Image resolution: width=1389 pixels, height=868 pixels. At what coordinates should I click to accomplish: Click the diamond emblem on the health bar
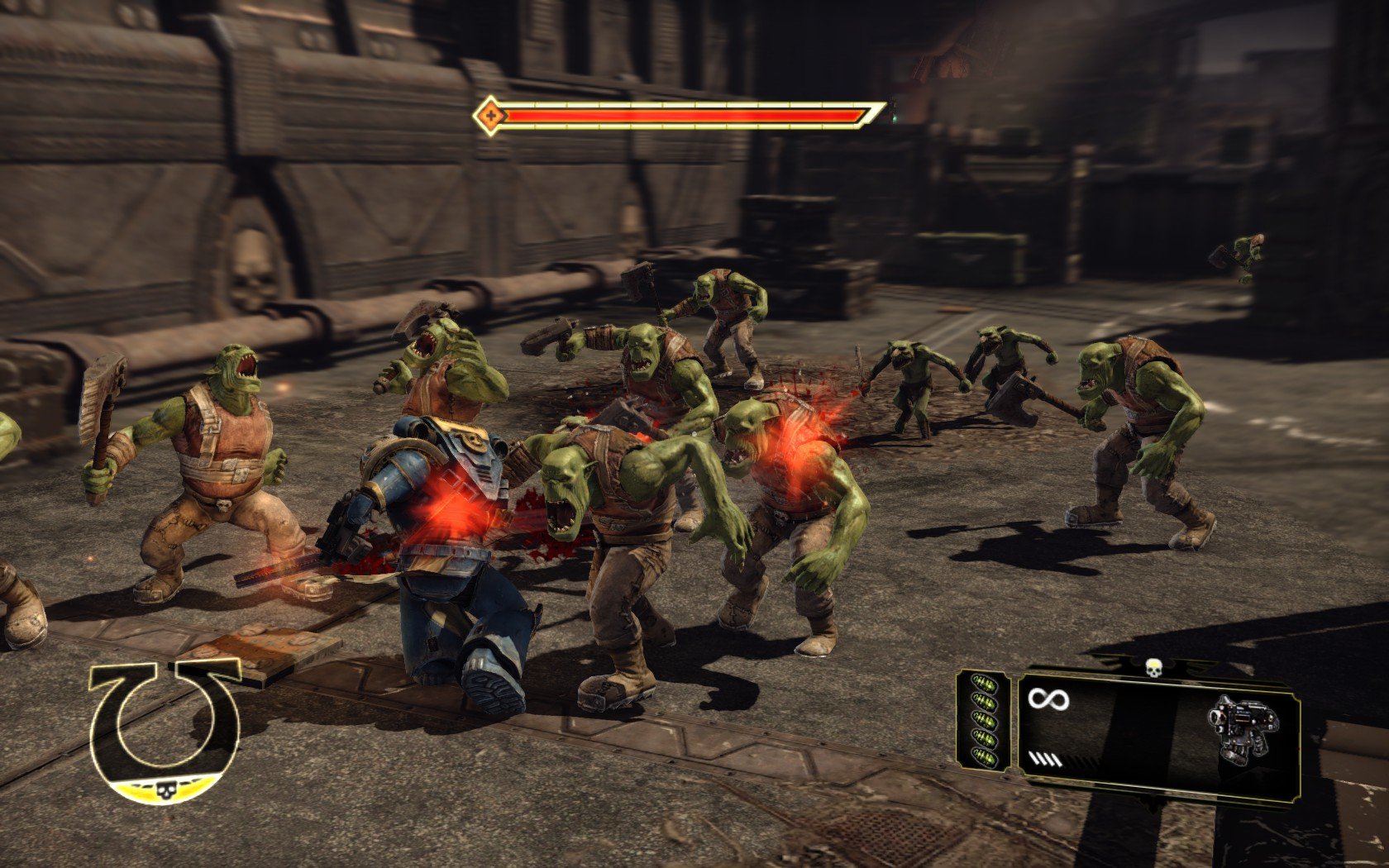pos(491,116)
